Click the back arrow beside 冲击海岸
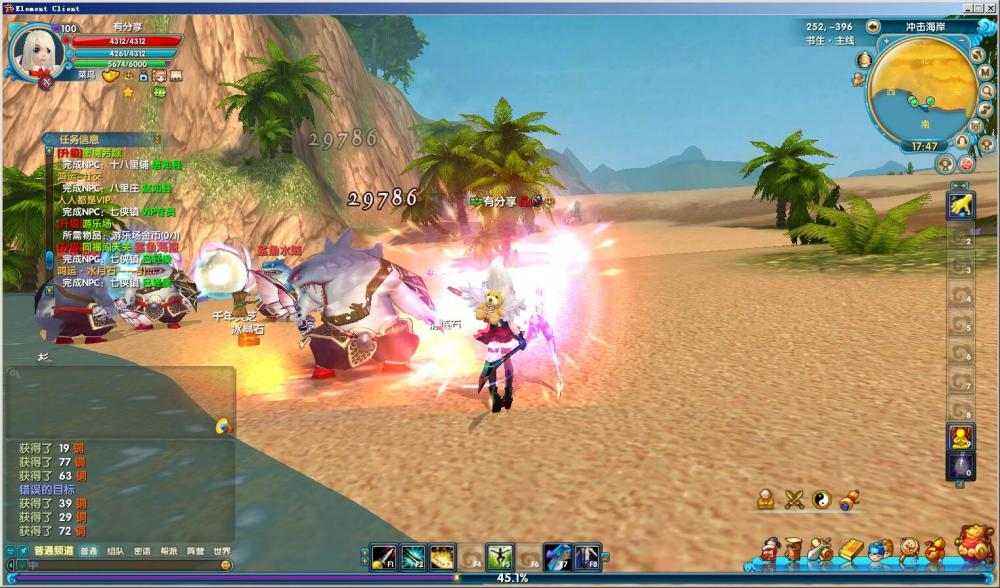This screenshot has height=588, width=1000. pos(873,26)
